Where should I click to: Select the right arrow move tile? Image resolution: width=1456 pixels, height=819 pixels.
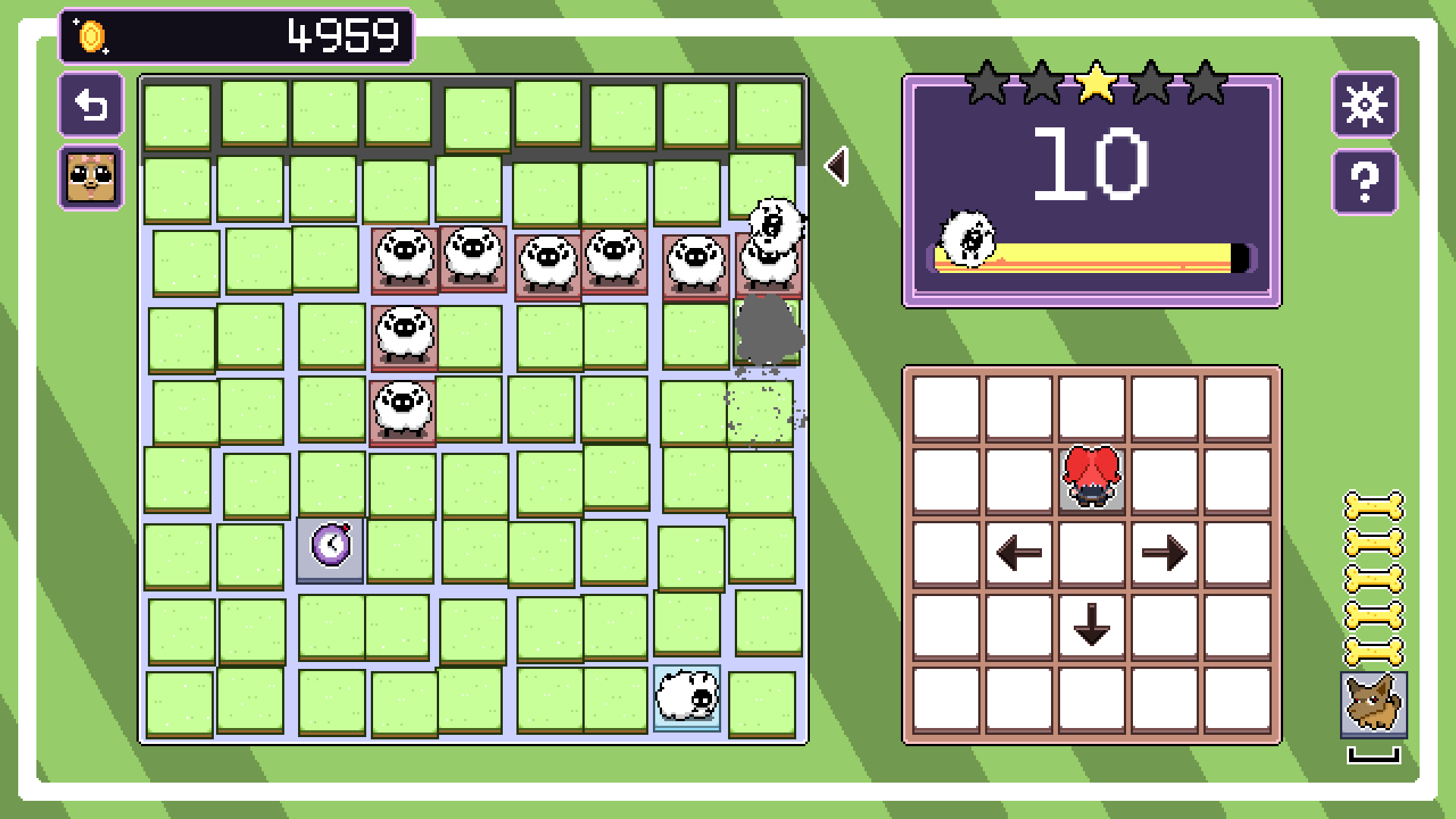coord(1164,553)
